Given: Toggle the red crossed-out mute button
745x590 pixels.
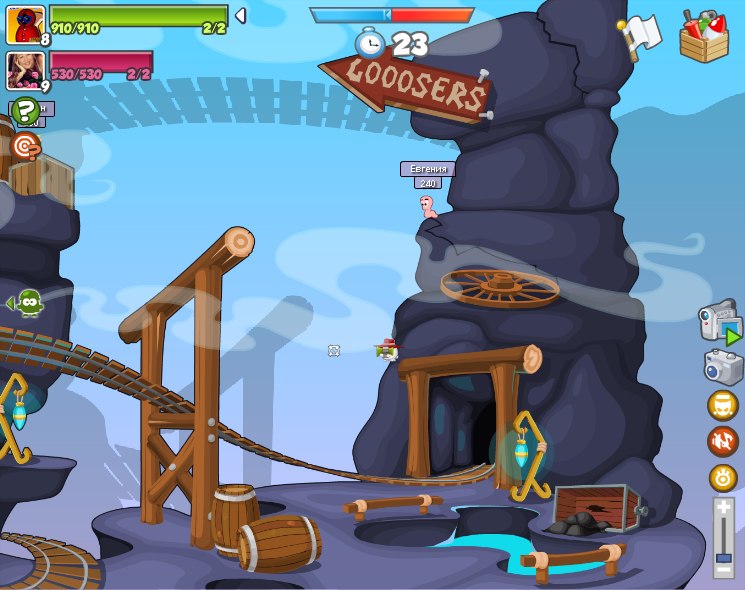Looking at the screenshot, I should point(723,441).
